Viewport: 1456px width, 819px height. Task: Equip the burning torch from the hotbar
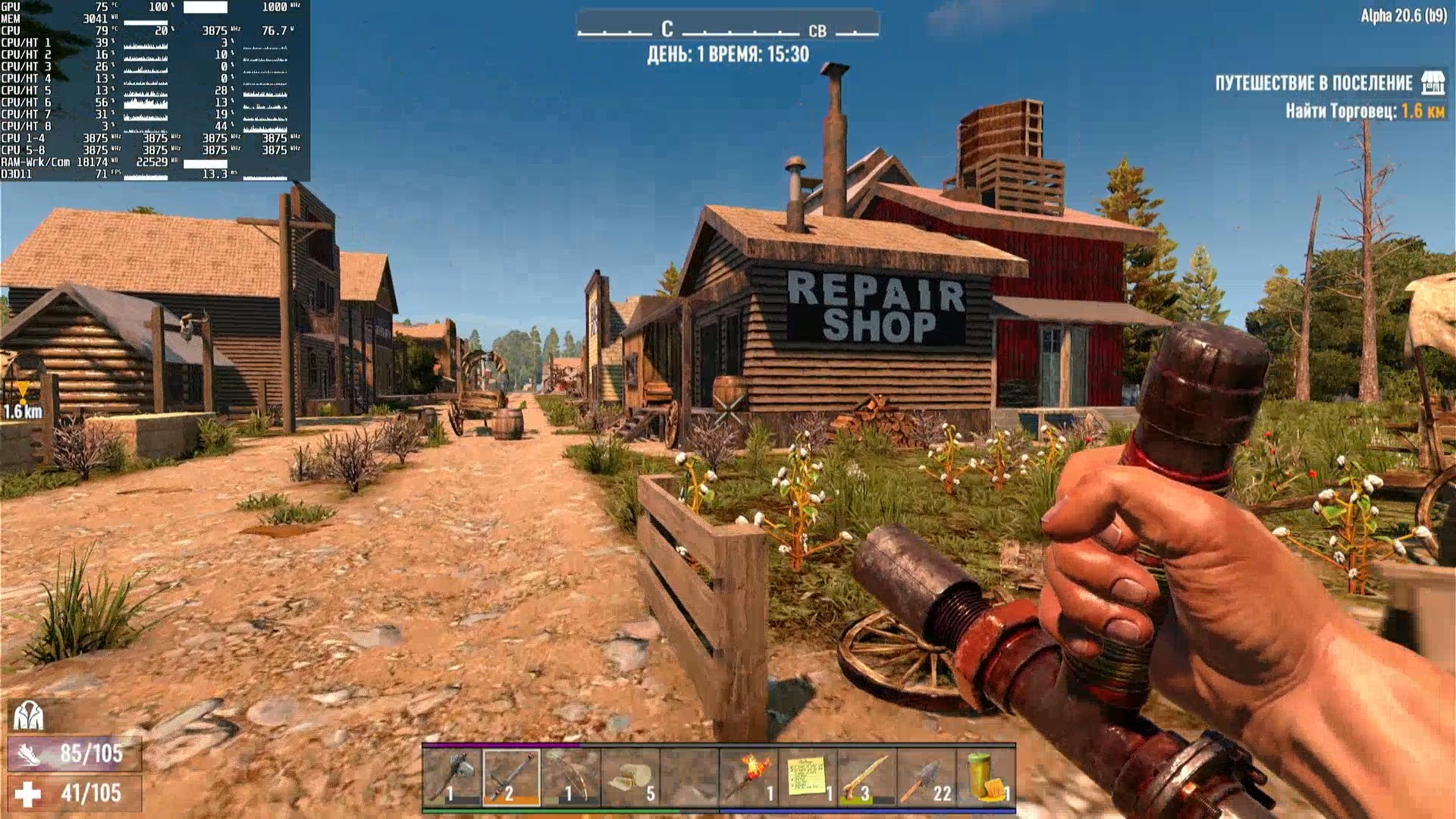748,778
